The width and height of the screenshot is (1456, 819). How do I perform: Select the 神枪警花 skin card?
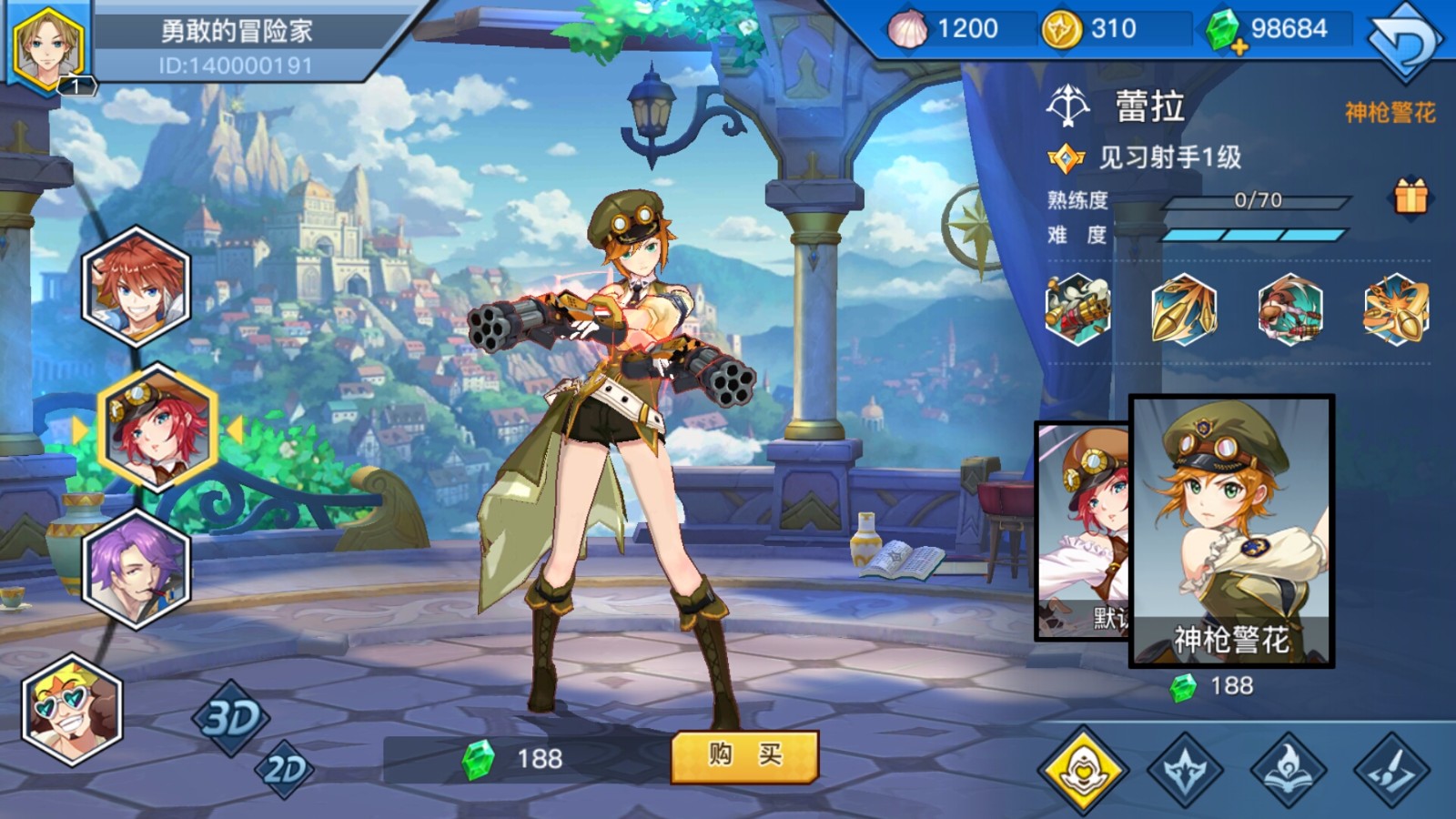click(x=1231, y=531)
